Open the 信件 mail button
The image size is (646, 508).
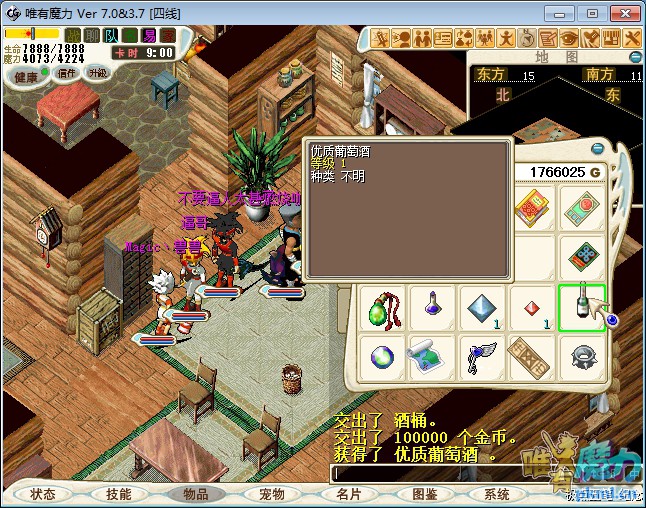tap(67, 73)
